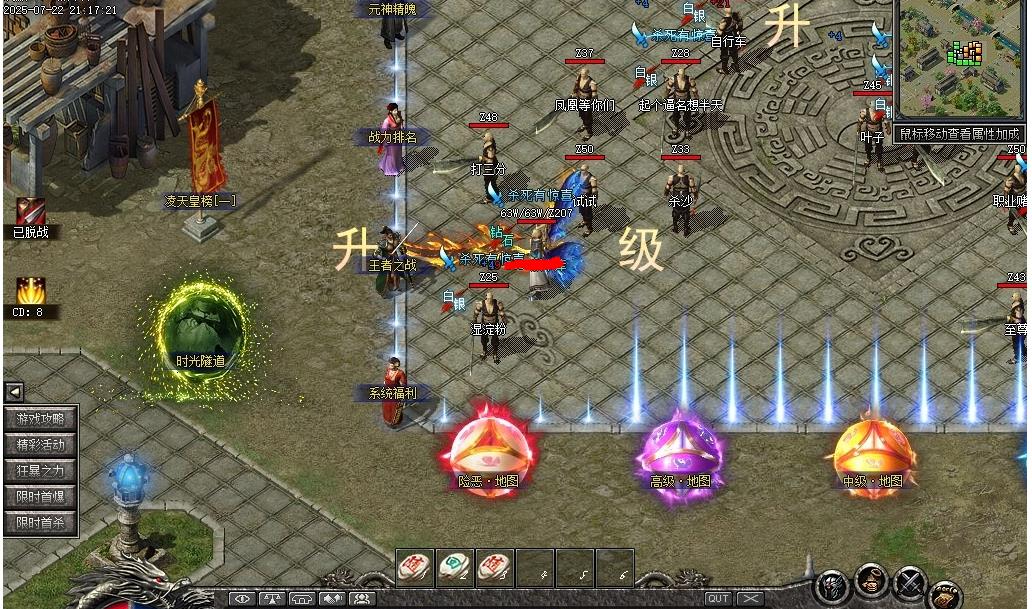Use the item in hotbar slot 1
The height and width of the screenshot is (609, 1032).
click(x=415, y=567)
